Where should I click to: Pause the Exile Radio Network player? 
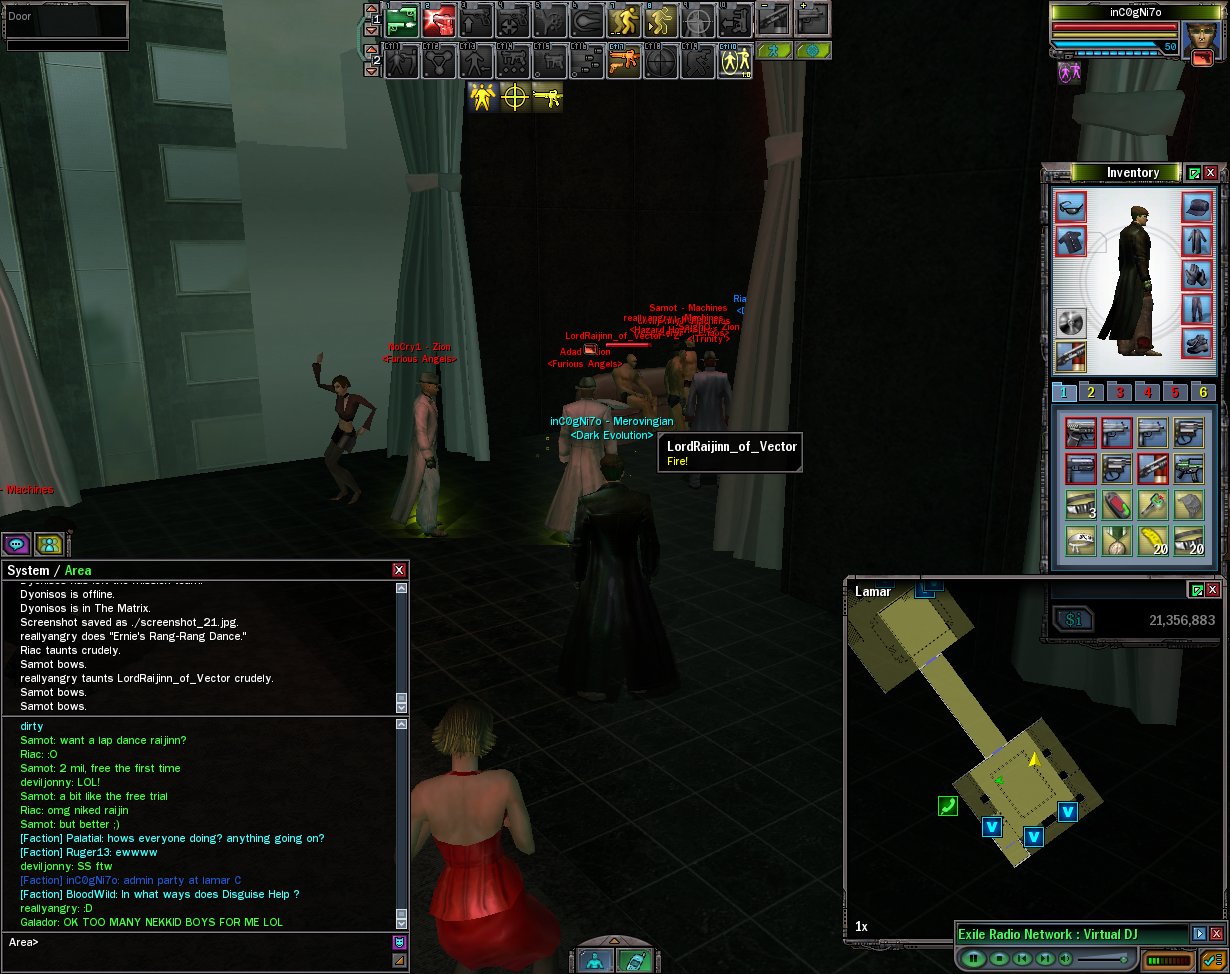tap(972, 959)
